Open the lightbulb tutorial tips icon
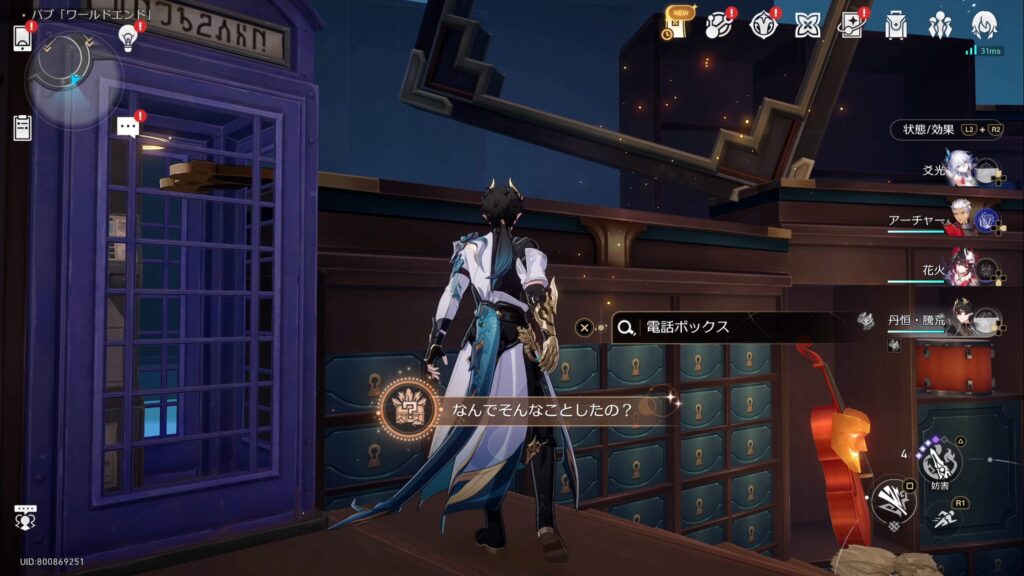This screenshot has height=576, width=1024. point(127,38)
